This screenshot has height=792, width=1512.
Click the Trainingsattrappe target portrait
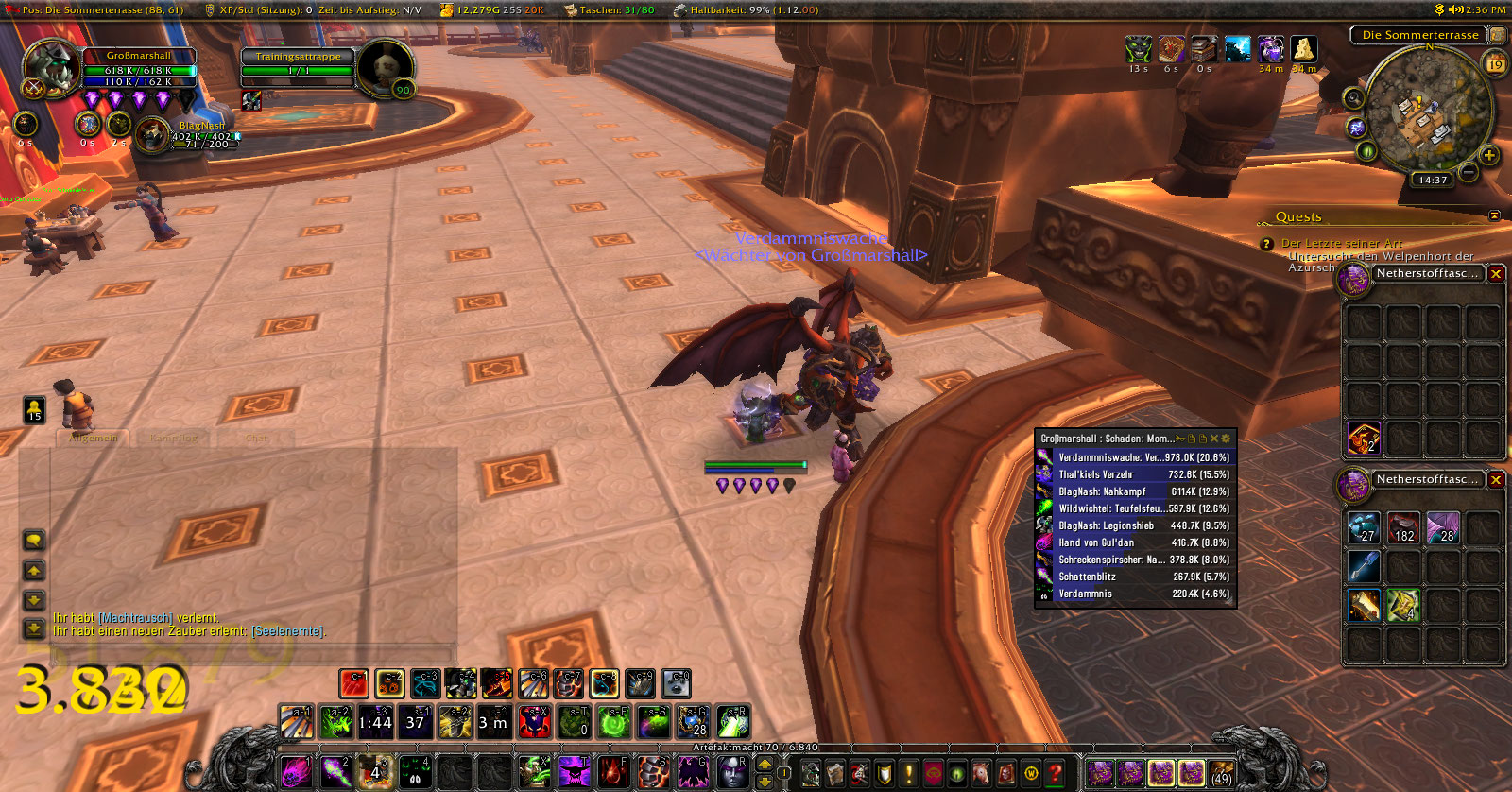pos(385,68)
